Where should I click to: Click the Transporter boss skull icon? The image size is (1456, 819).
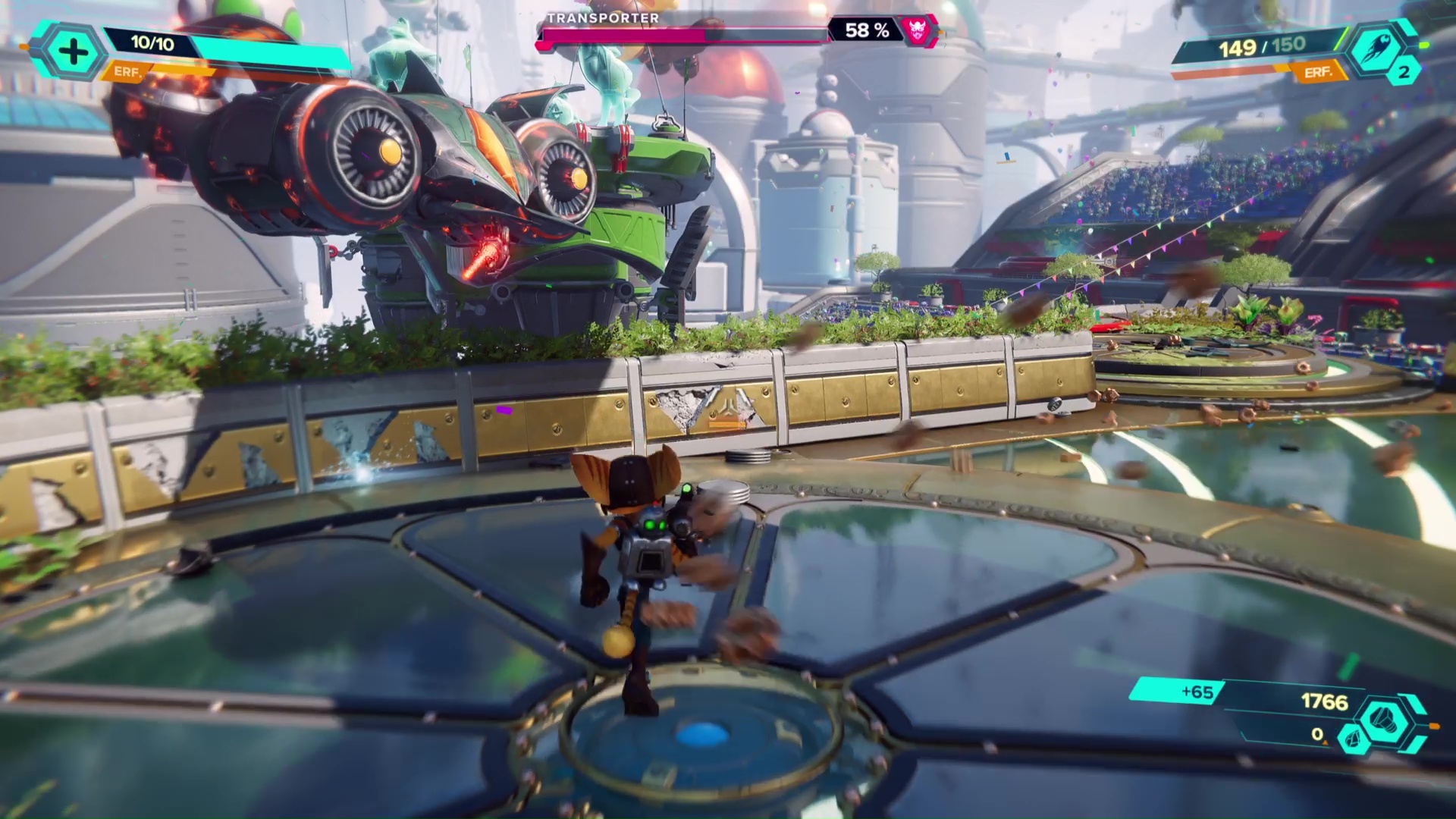[918, 31]
